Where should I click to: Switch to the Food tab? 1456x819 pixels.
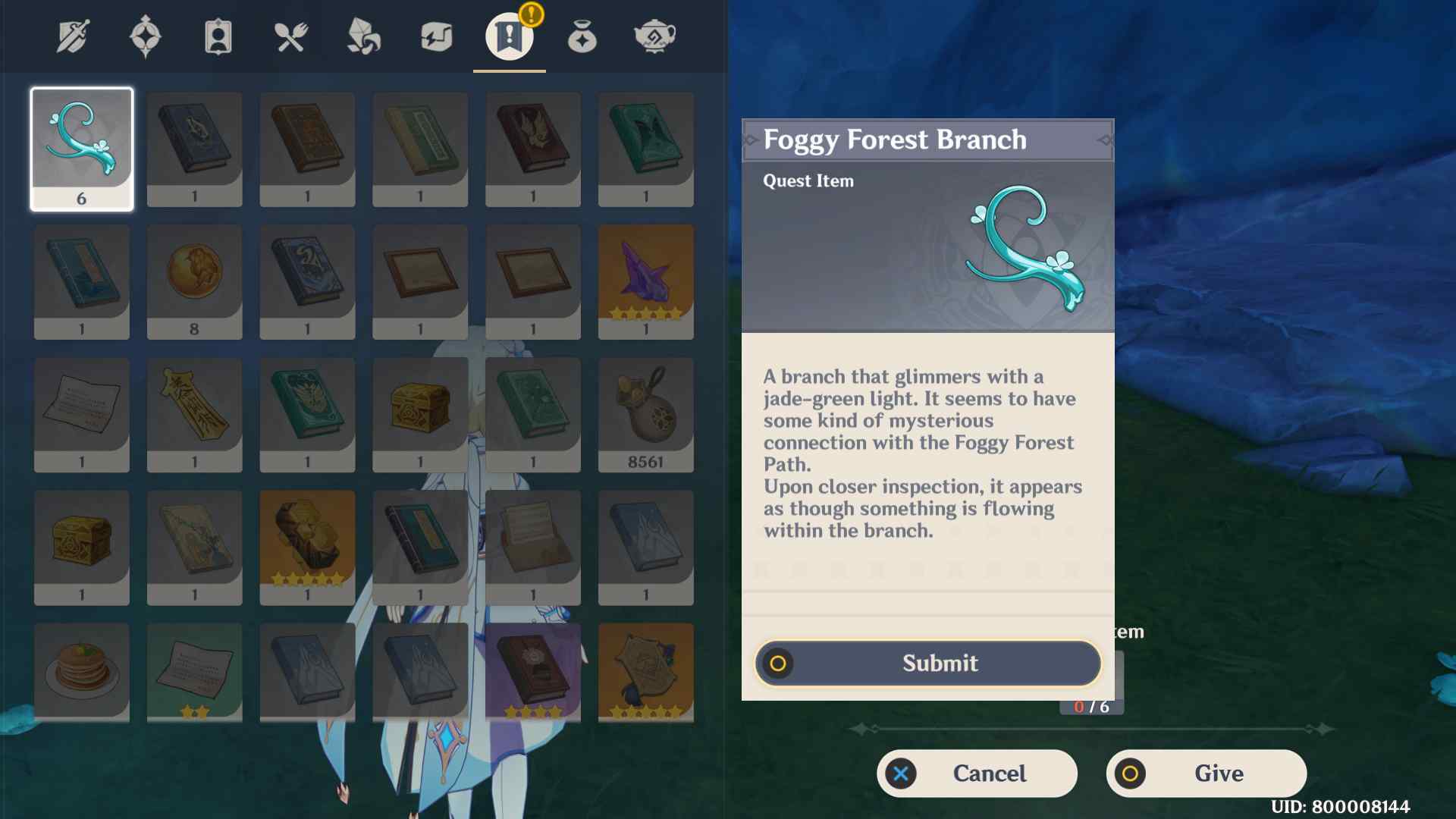tap(291, 36)
